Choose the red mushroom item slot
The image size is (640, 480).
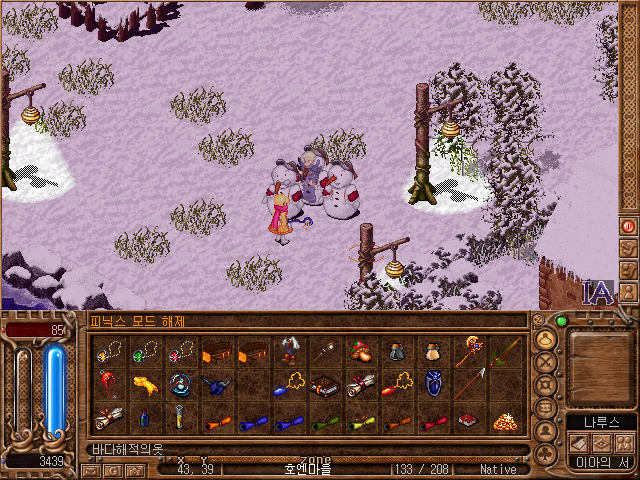[360, 351]
